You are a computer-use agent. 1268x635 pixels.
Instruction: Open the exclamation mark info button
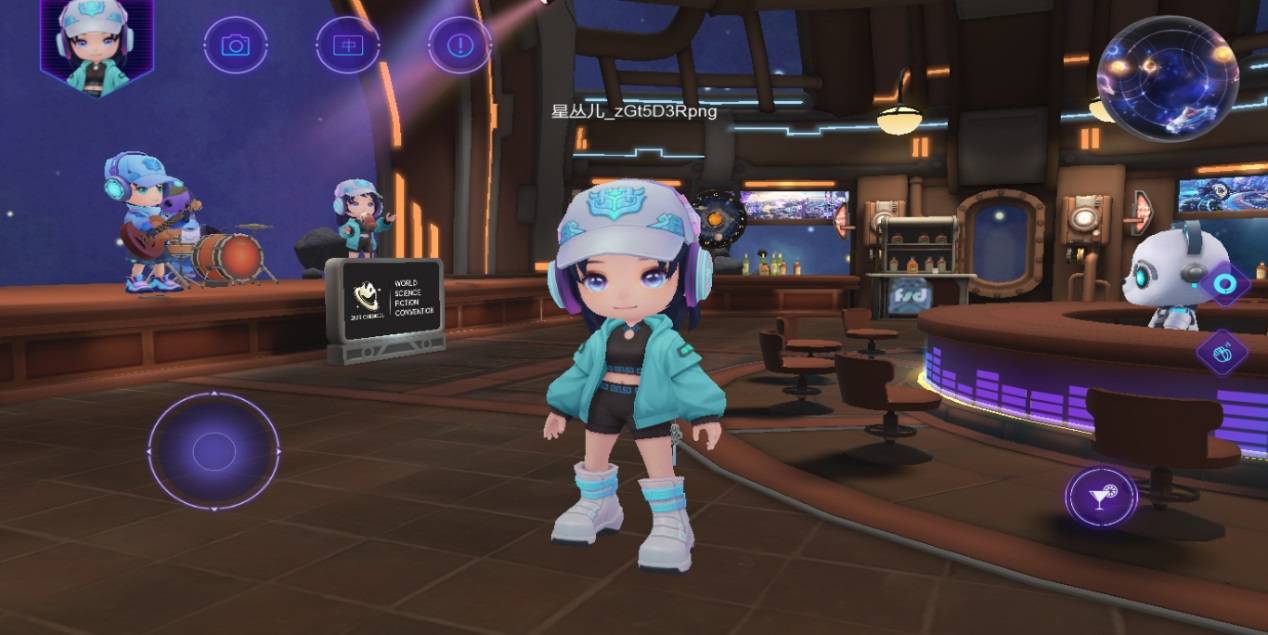click(x=460, y=45)
